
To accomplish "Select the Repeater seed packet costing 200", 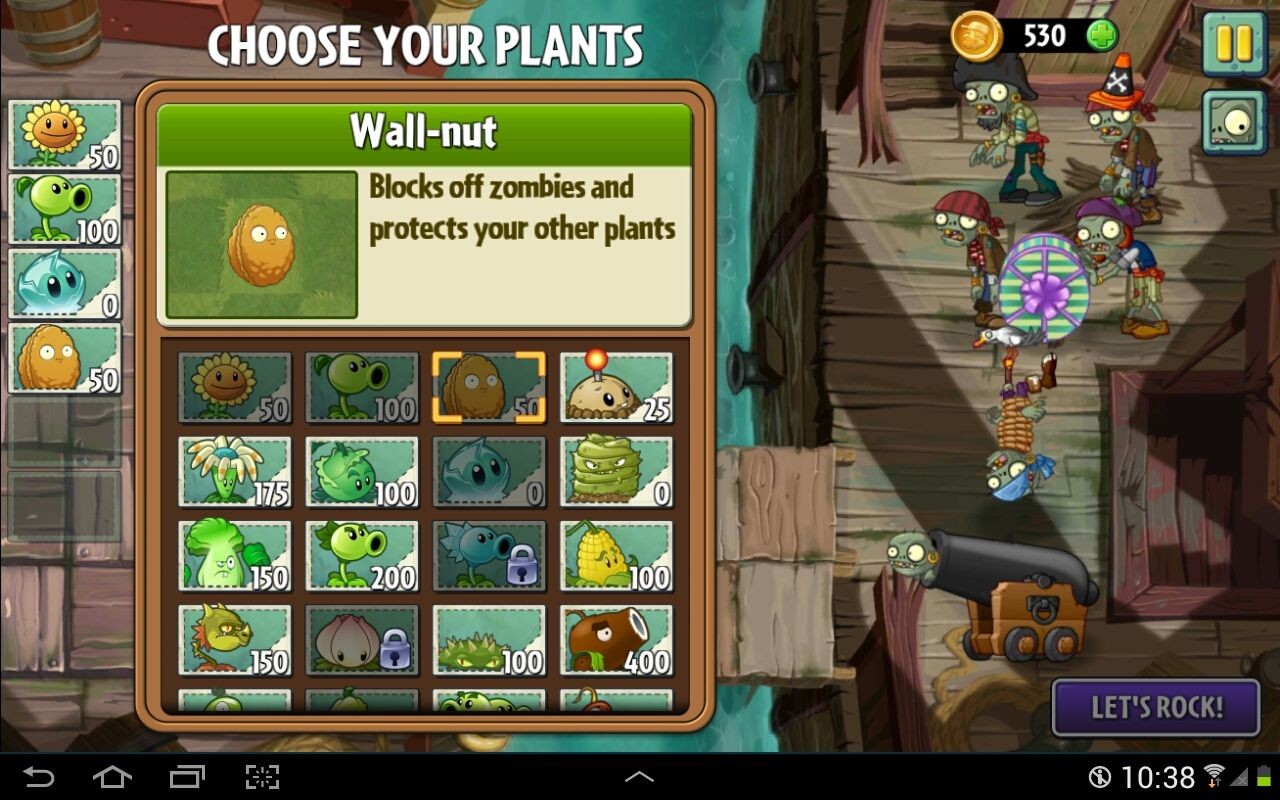I will click(362, 555).
